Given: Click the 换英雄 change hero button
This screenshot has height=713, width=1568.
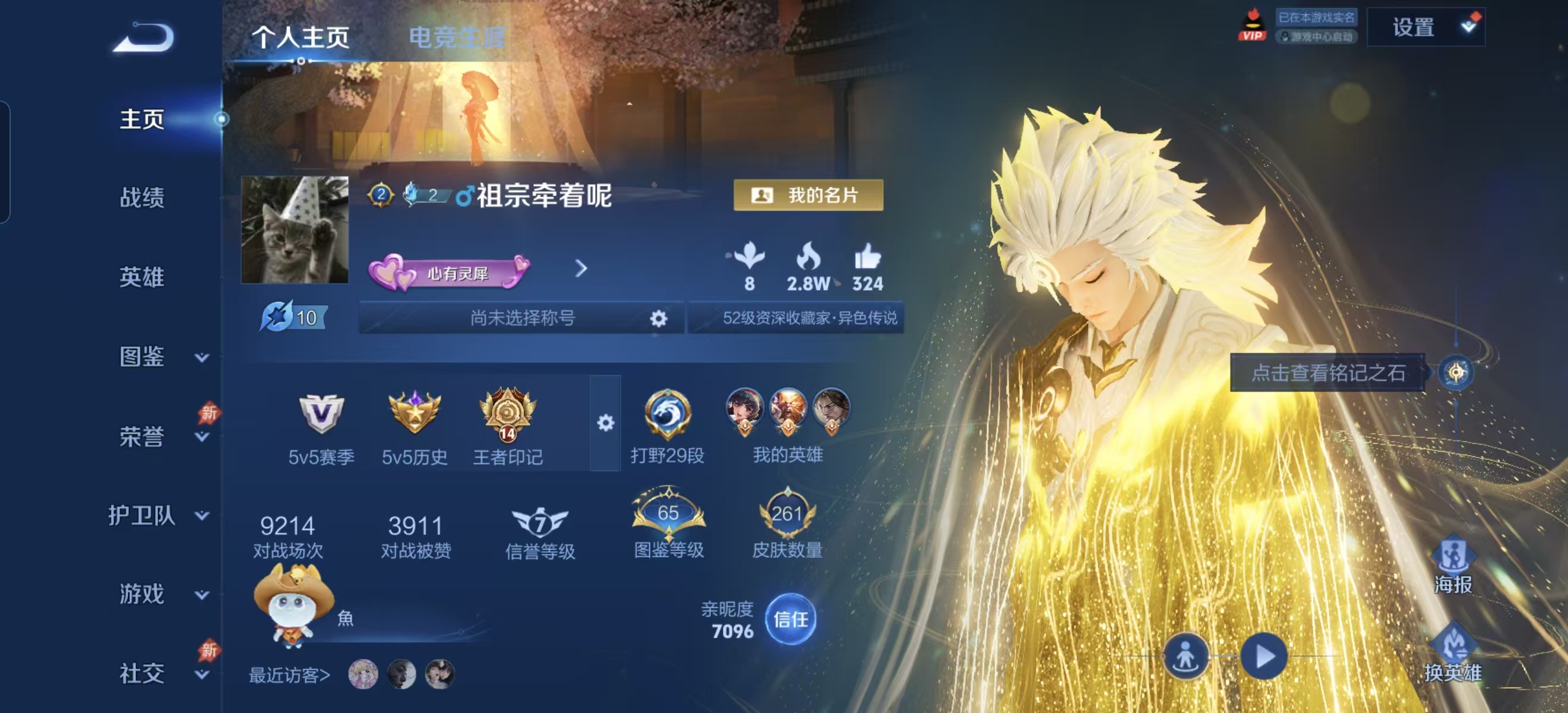Looking at the screenshot, I should point(1452,654).
